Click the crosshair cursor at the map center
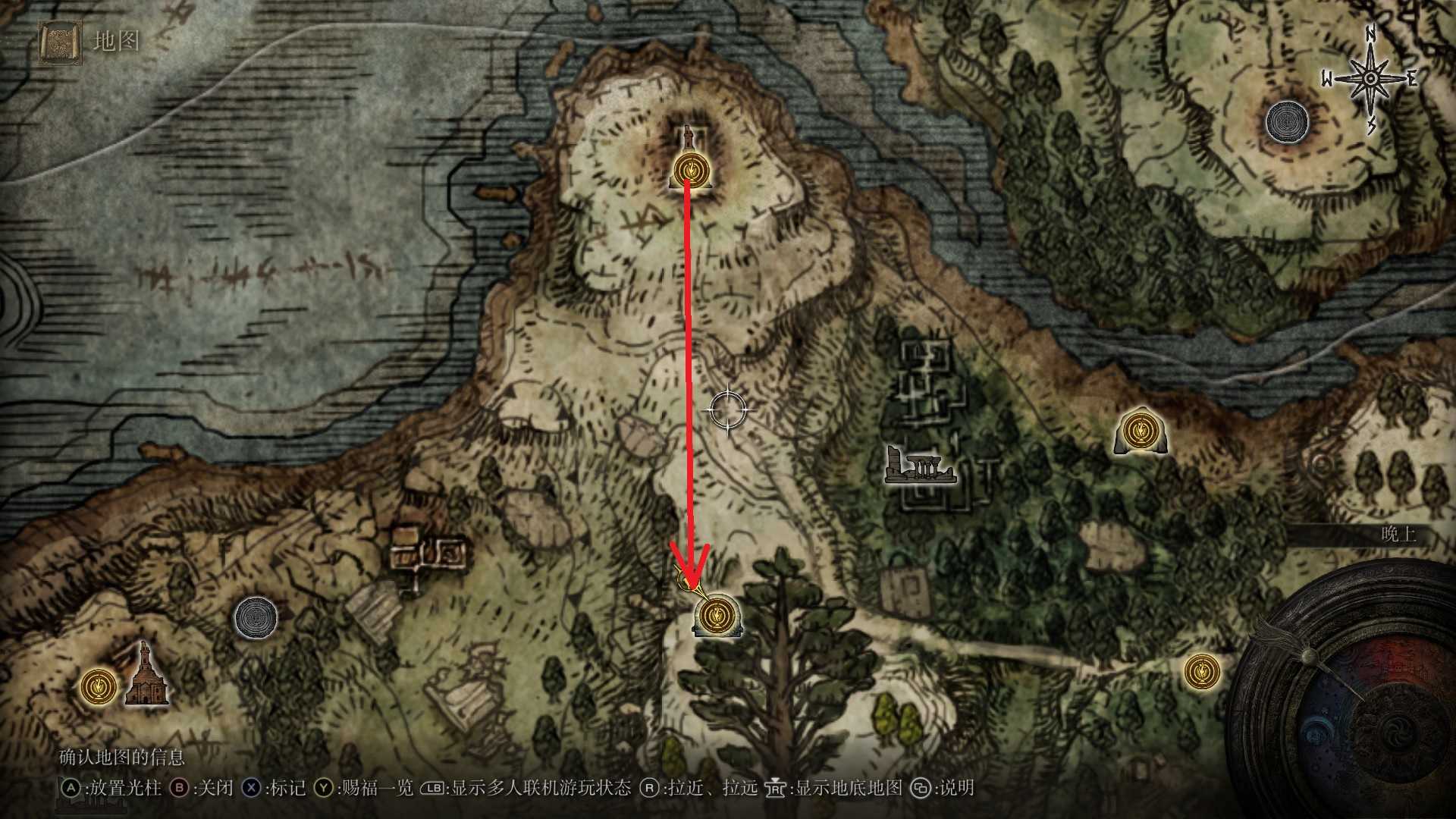 730,409
